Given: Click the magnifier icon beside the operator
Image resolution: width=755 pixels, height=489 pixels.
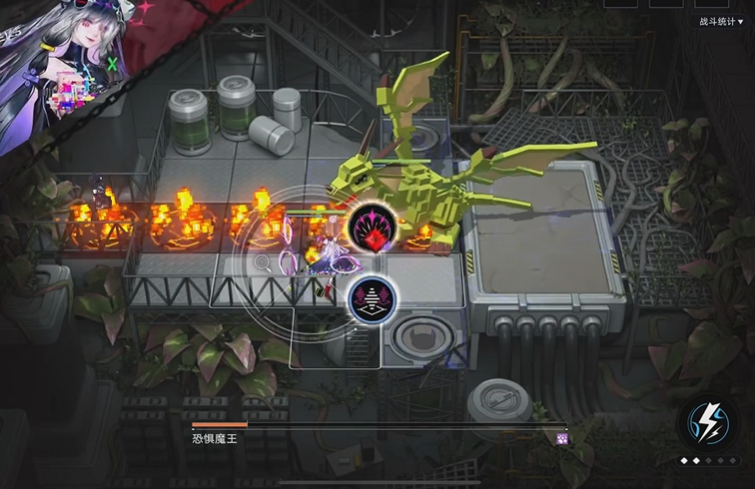Looking at the screenshot, I should click(263, 262).
